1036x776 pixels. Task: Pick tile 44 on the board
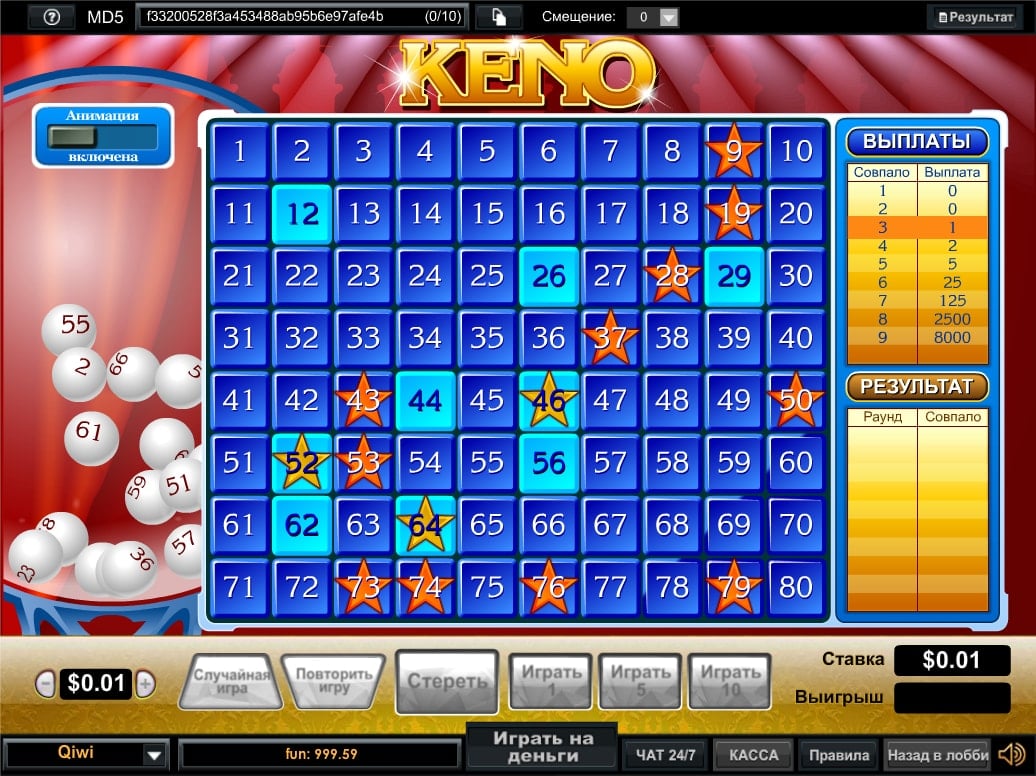coord(425,401)
